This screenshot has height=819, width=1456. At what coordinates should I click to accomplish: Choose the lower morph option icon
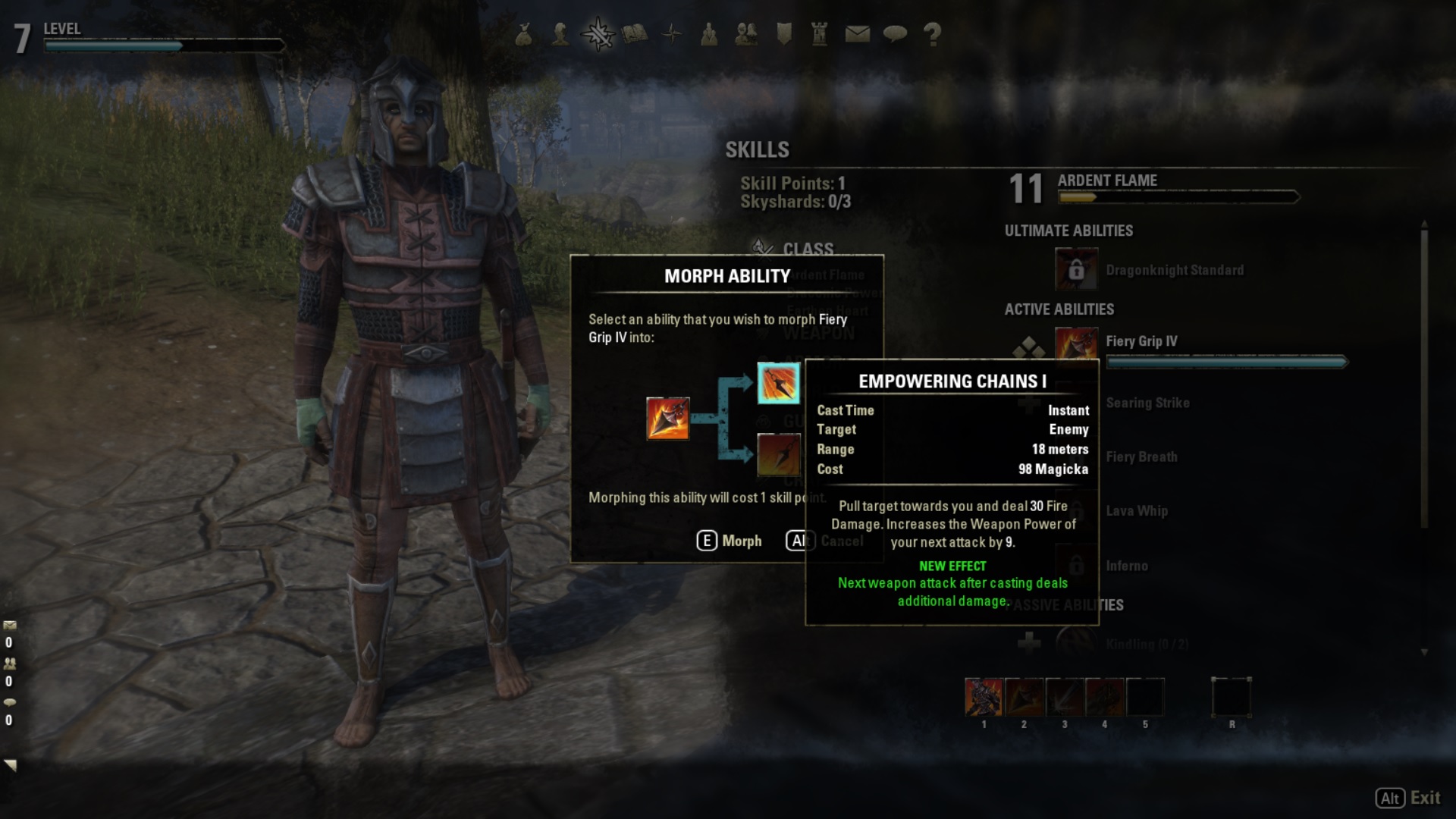click(x=778, y=454)
